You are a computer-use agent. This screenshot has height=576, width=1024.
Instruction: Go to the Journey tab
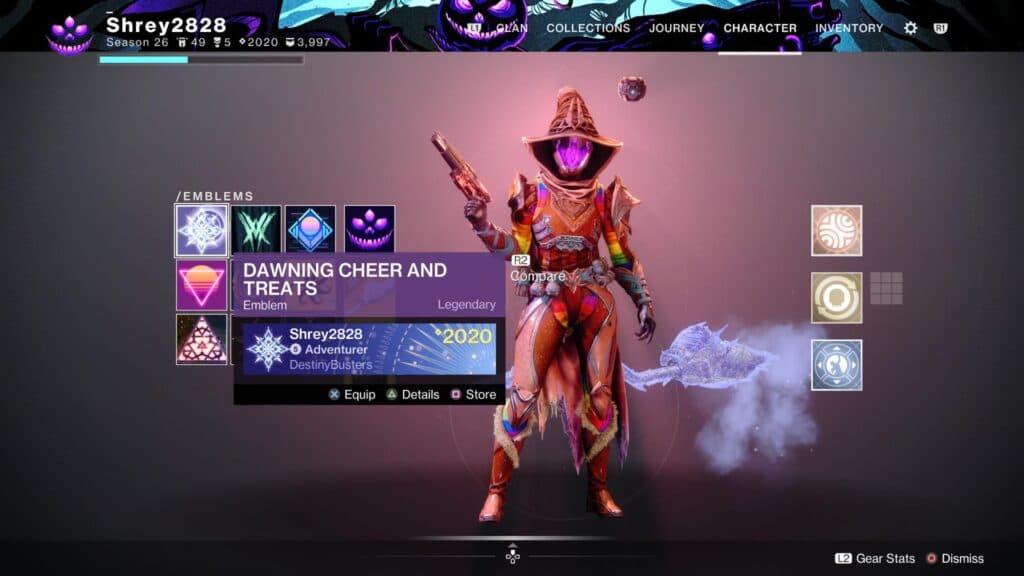point(676,28)
